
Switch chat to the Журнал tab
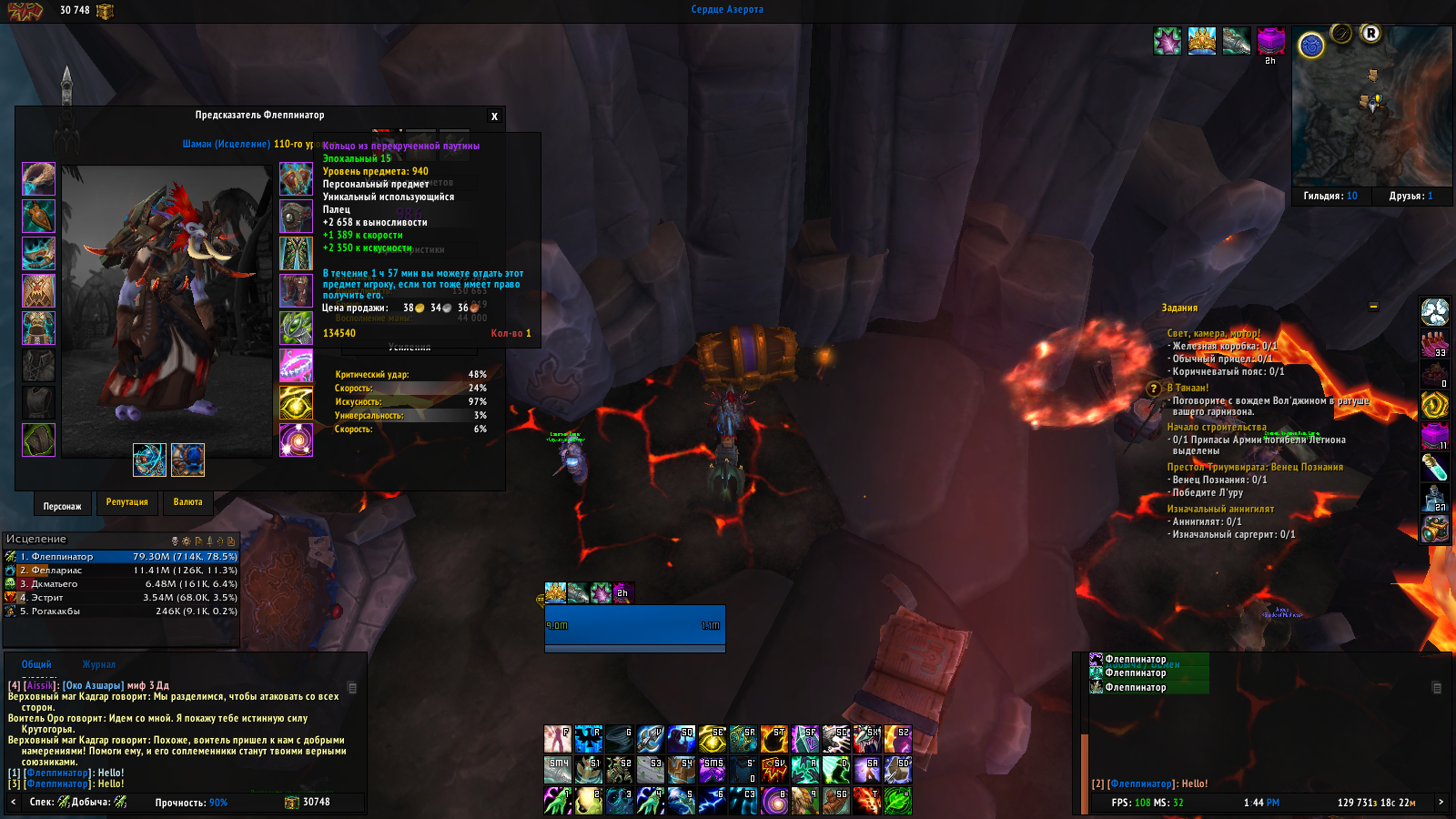coord(99,664)
